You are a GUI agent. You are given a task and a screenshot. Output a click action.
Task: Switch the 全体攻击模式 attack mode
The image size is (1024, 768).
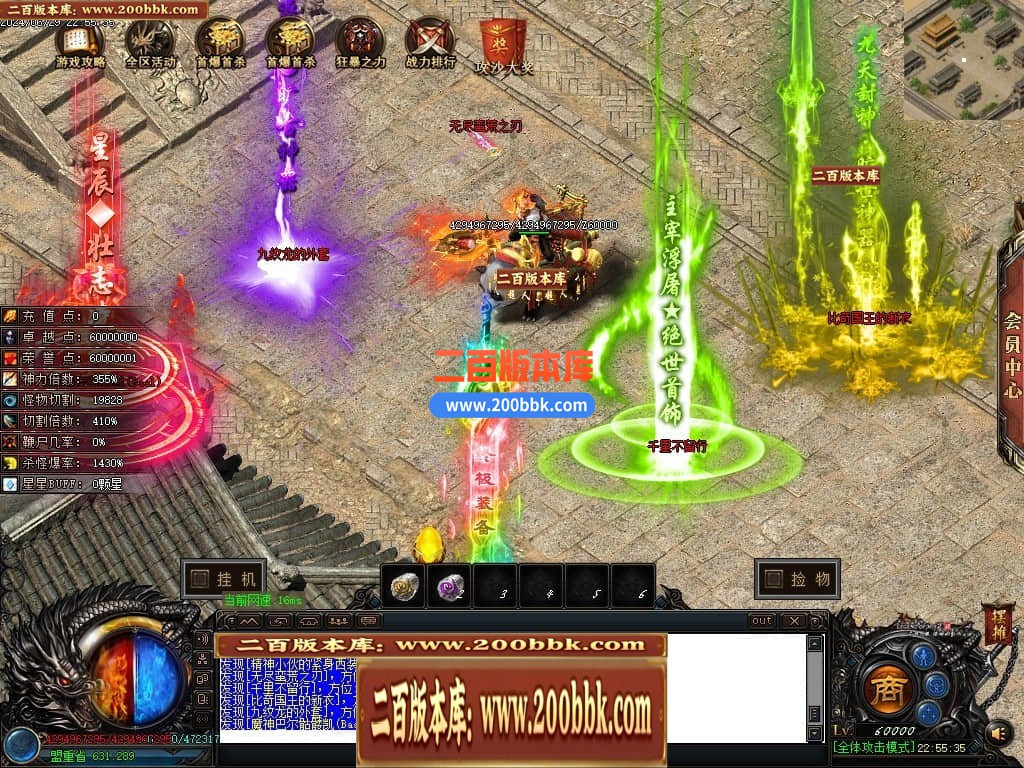pos(875,748)
